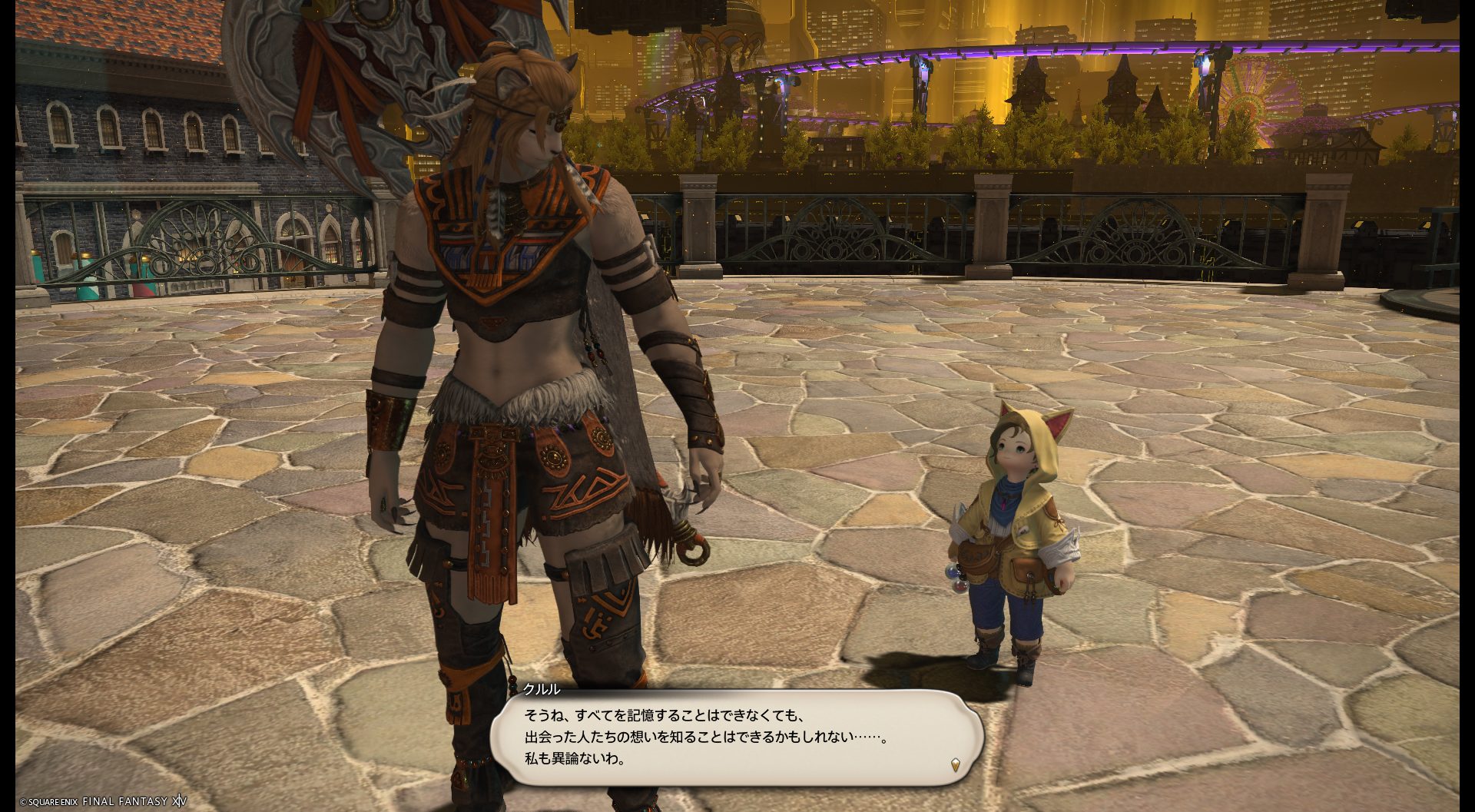Click the dialogue advance arrow icon
Image resolution: width=1475 pixels, height=812 pixels.
[x=955, y=764]
